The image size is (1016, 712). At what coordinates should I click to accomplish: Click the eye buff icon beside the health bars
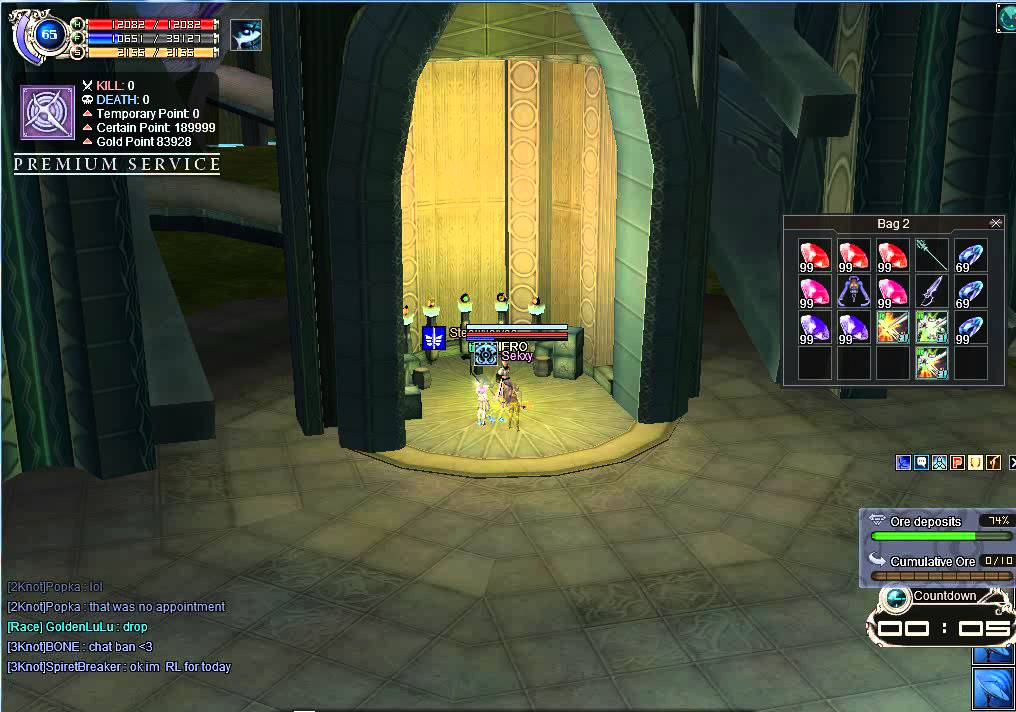click(x=245, y=35)
